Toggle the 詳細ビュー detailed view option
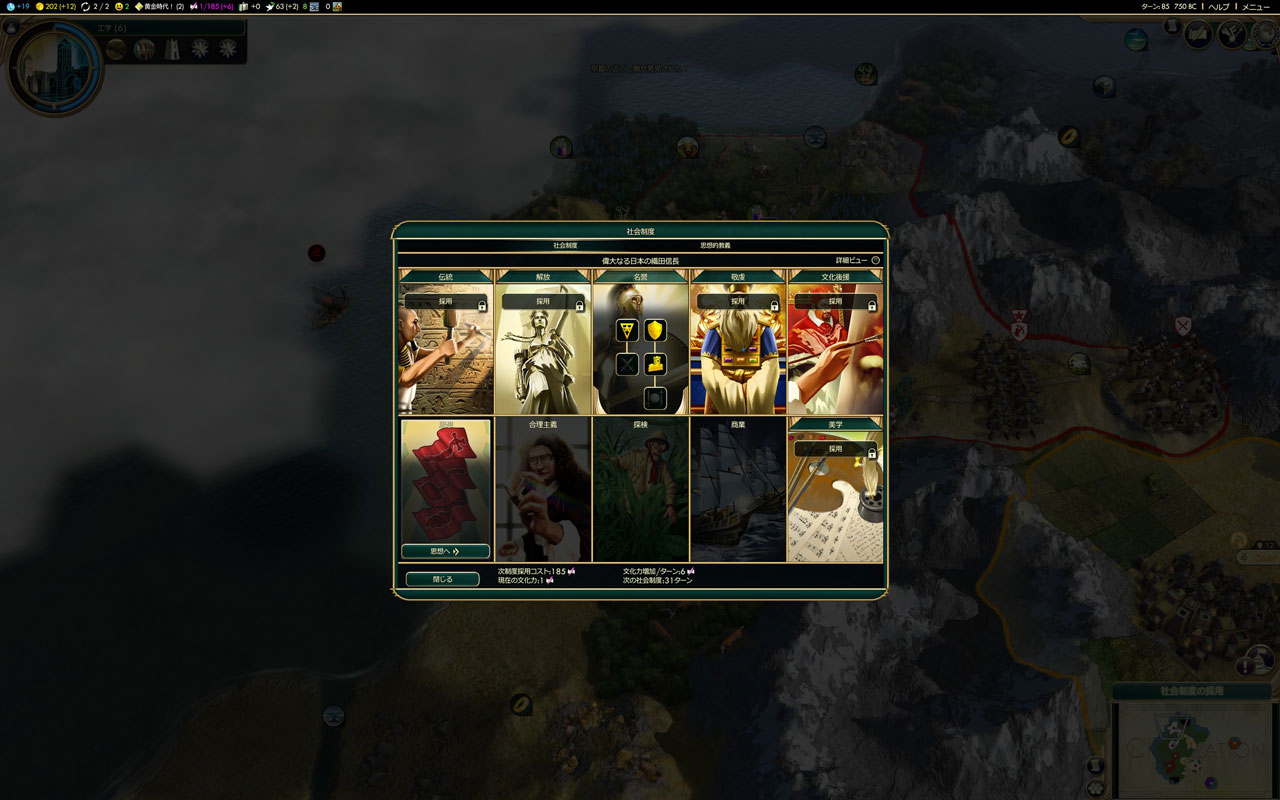This screenshot has width=1280, height=800. 875,260
